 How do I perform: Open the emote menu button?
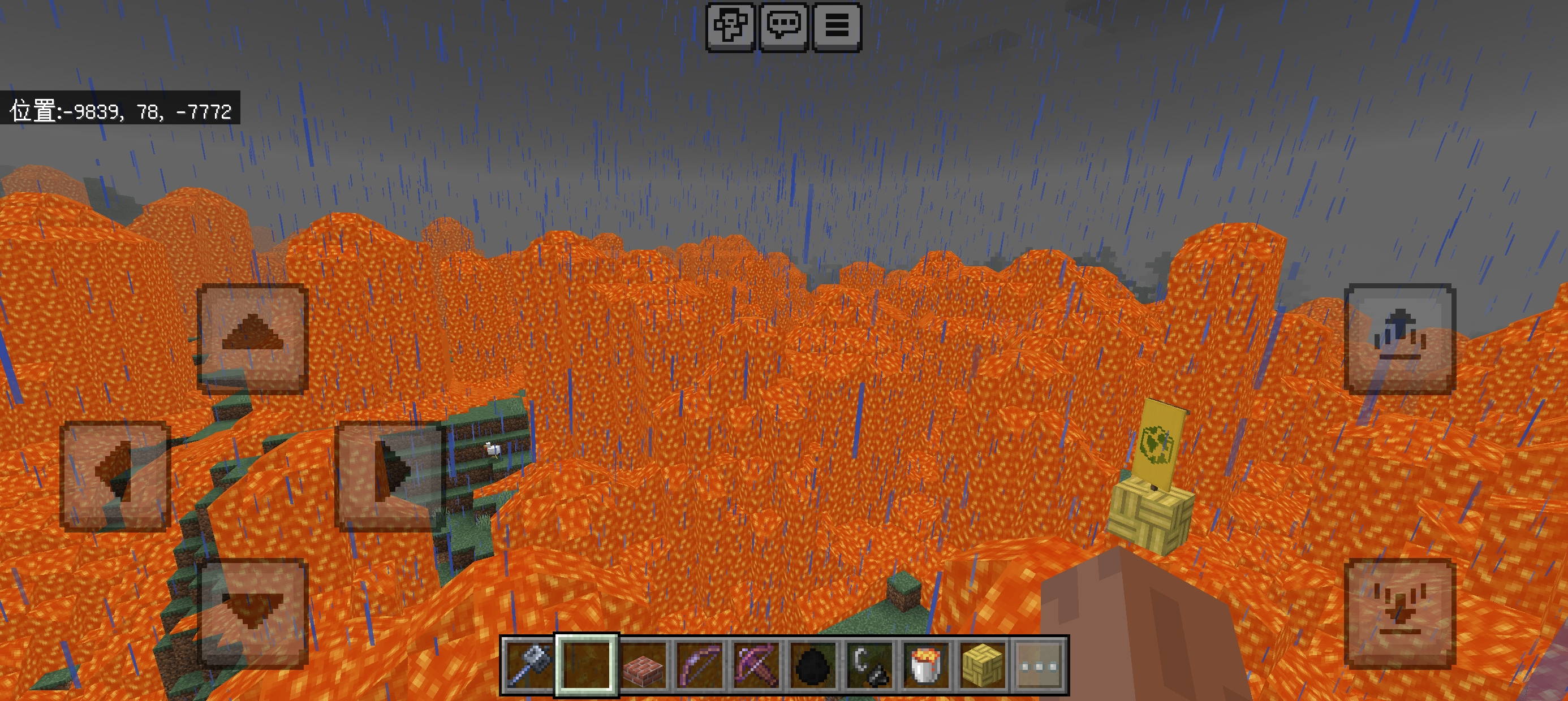(730, 27)
